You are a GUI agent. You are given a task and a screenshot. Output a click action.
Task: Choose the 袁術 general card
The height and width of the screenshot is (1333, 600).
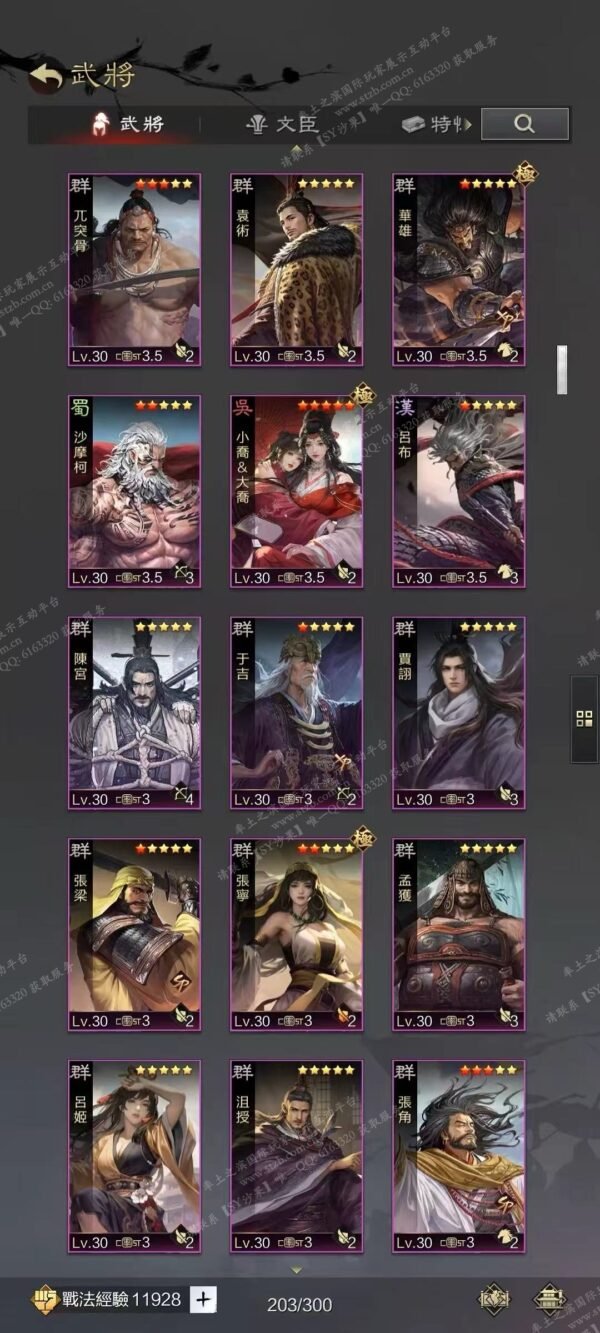(296, 270)
